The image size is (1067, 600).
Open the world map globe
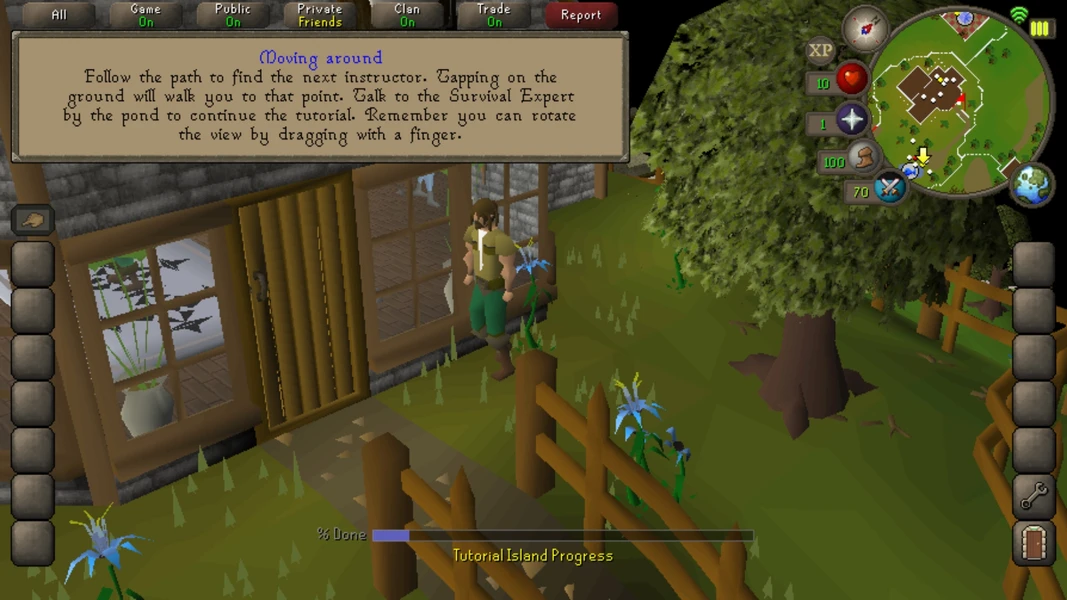click(1031, 185)
